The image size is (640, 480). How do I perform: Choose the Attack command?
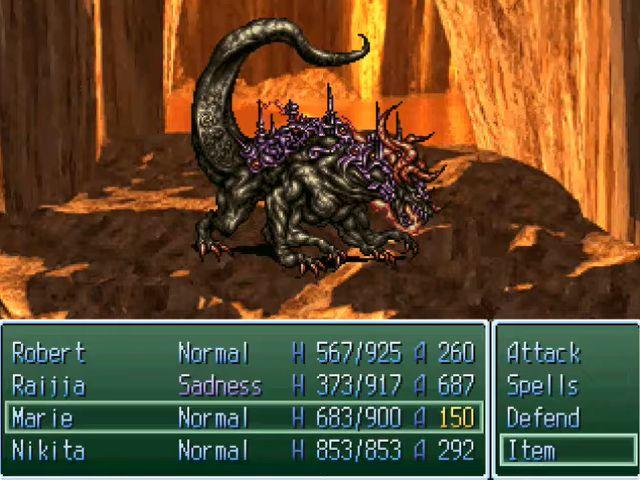[x=543, y=353]
